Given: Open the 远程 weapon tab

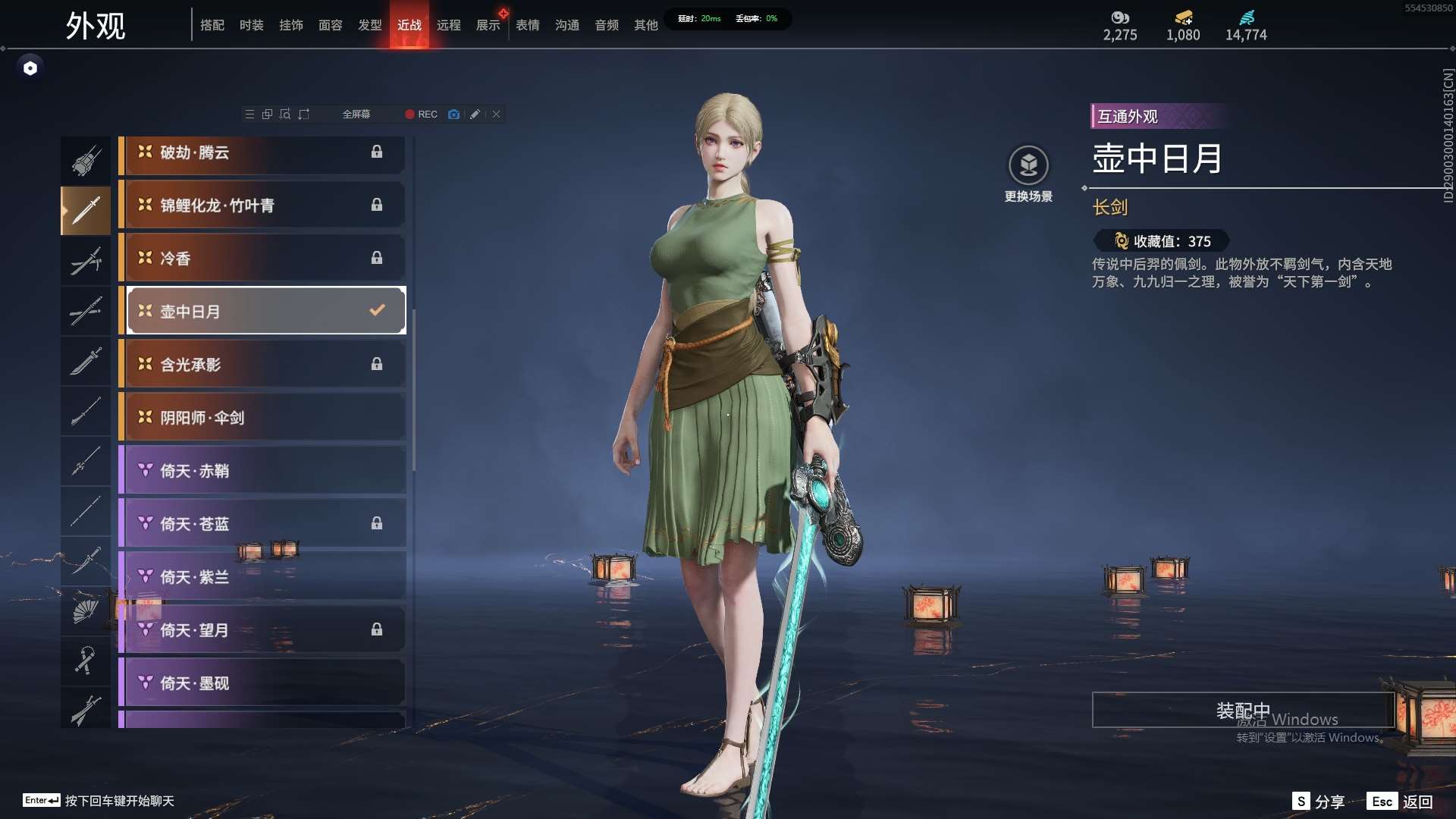Looking at the screenshot, I should click(448, 25).
